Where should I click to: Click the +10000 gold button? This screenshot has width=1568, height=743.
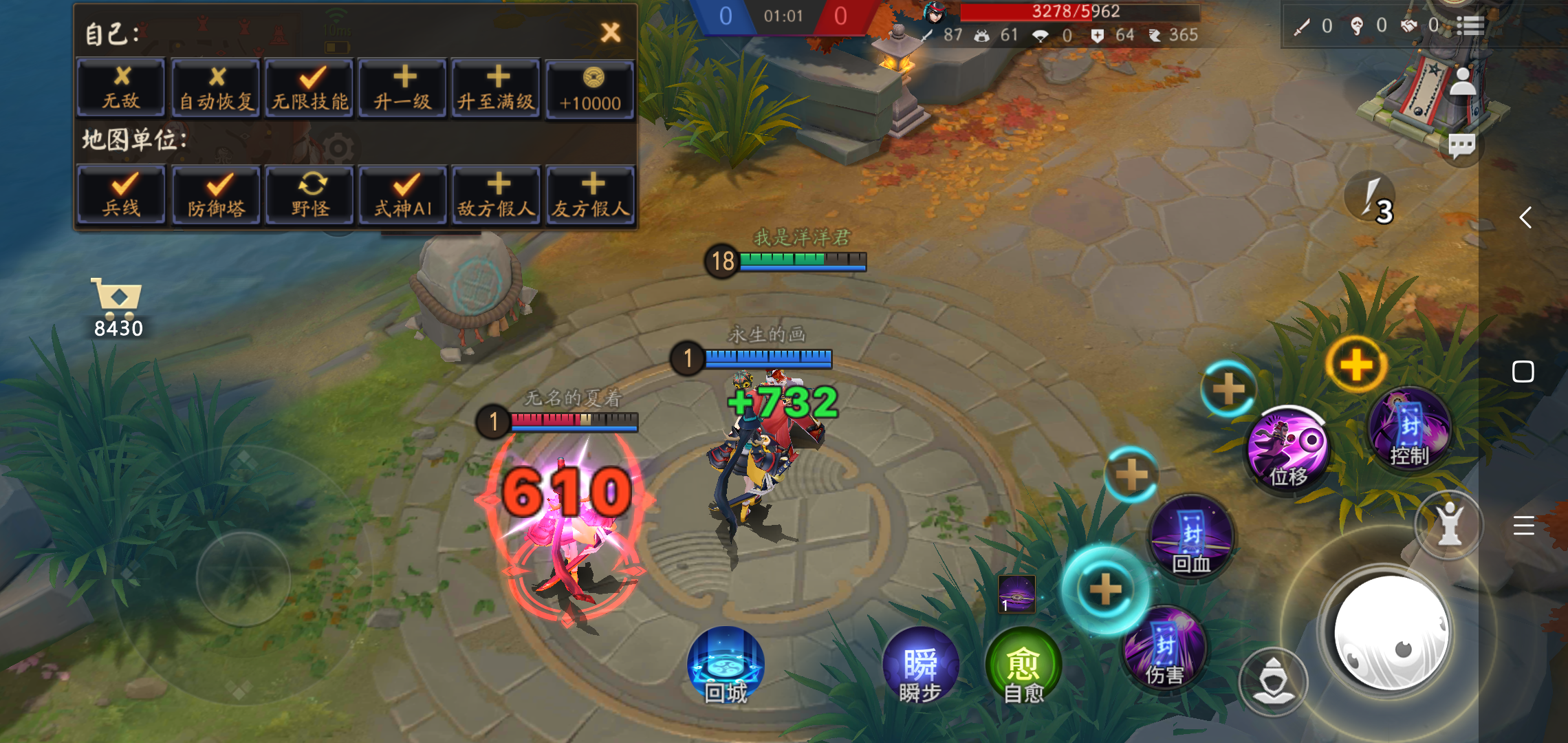[590, 87]
